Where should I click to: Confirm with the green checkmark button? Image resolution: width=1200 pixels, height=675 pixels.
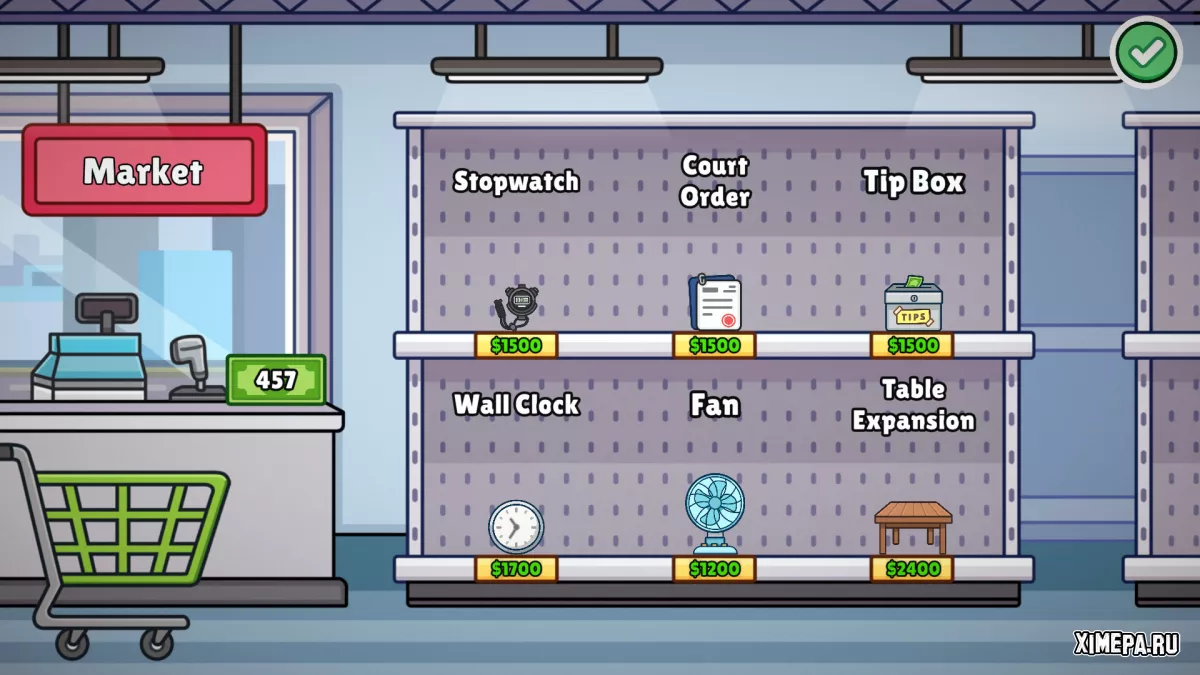tap(1146, 53)
